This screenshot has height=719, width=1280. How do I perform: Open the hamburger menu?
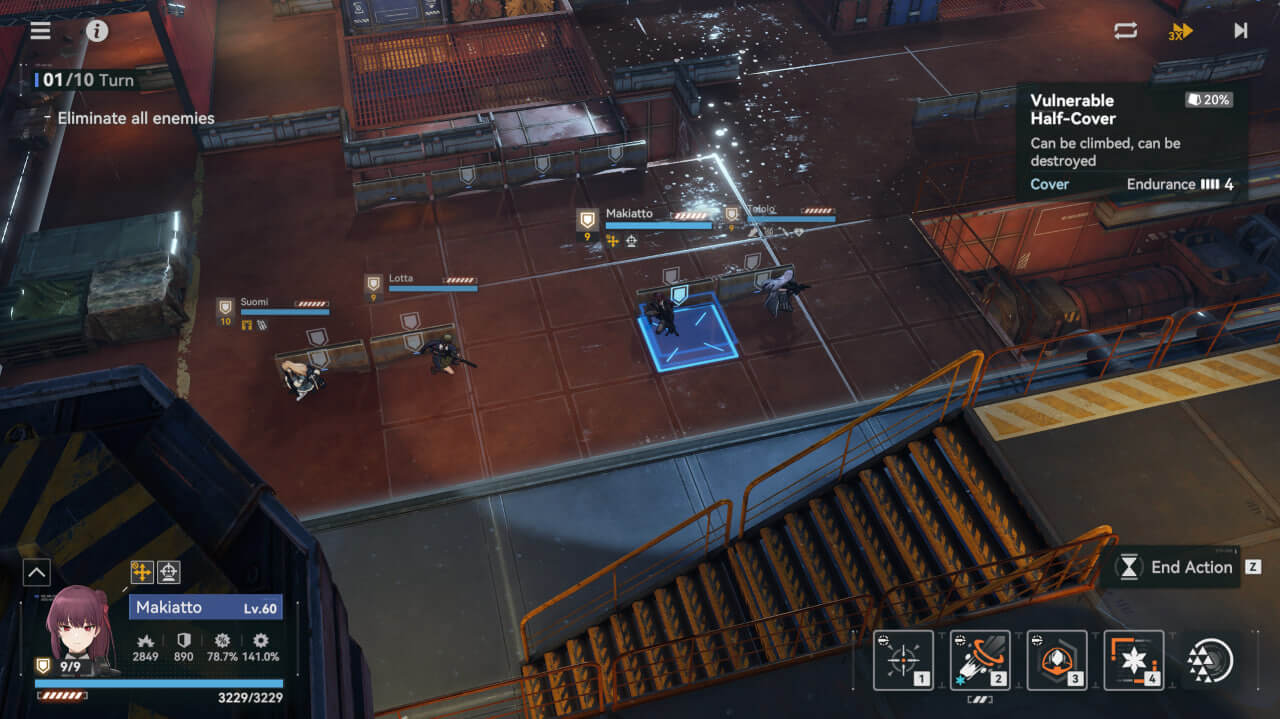40,30
